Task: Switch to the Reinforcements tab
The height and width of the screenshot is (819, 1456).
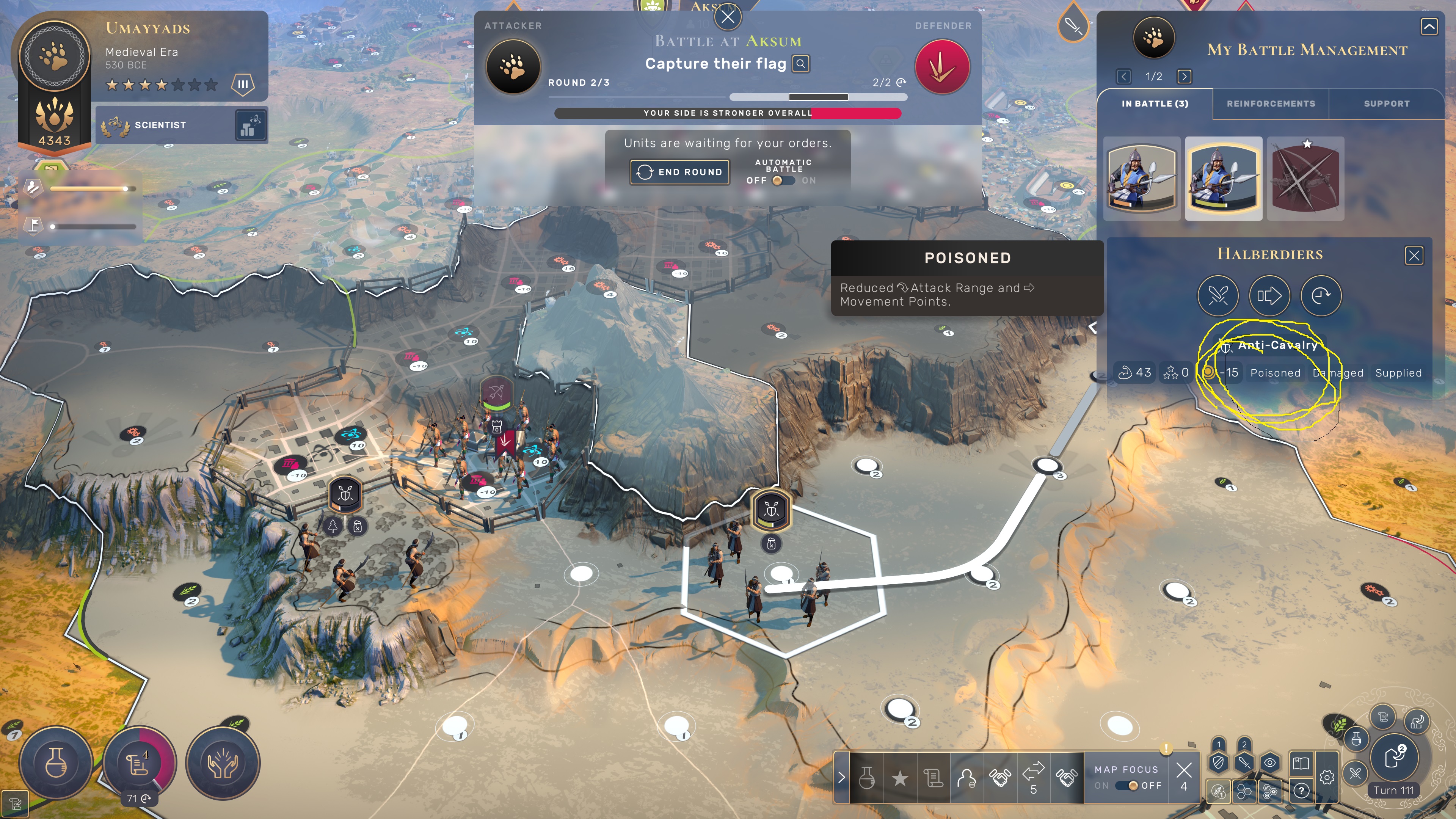Action: tap(1271, 104)
